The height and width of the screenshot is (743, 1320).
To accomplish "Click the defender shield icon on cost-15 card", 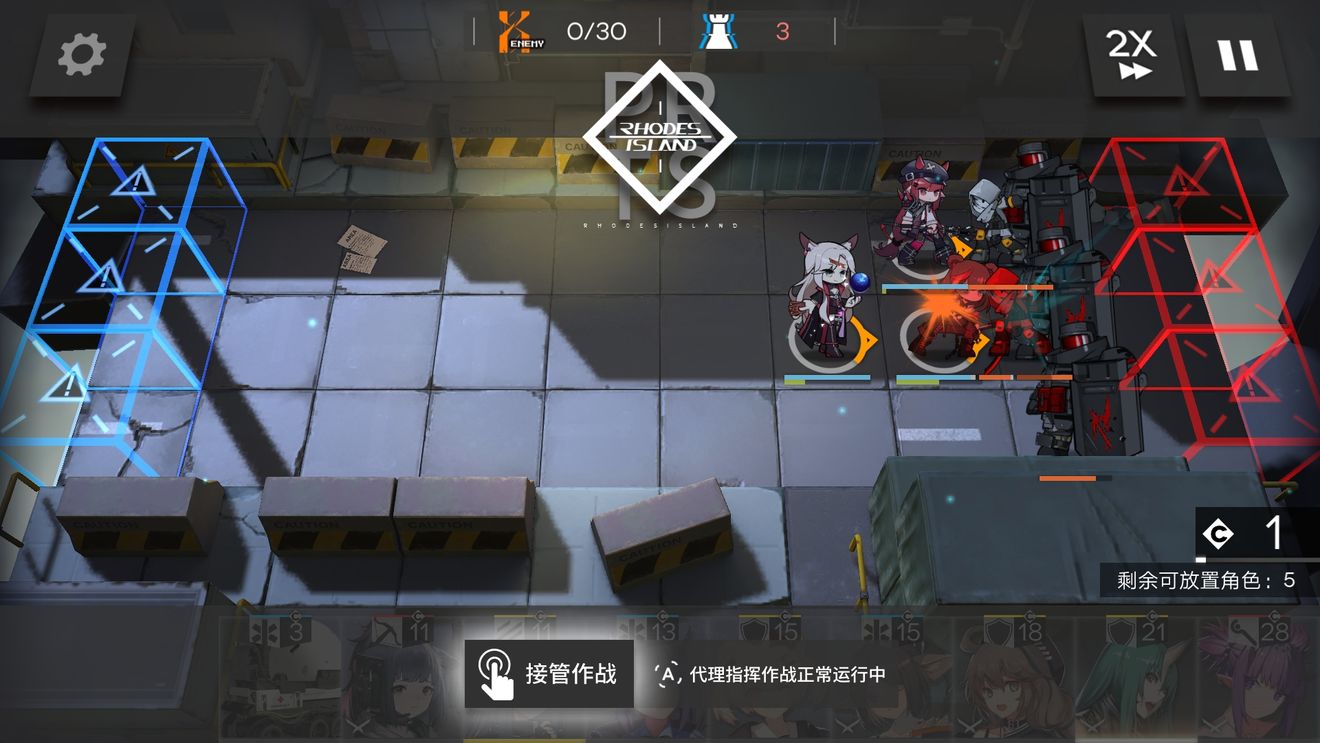I will coord(755,631).
